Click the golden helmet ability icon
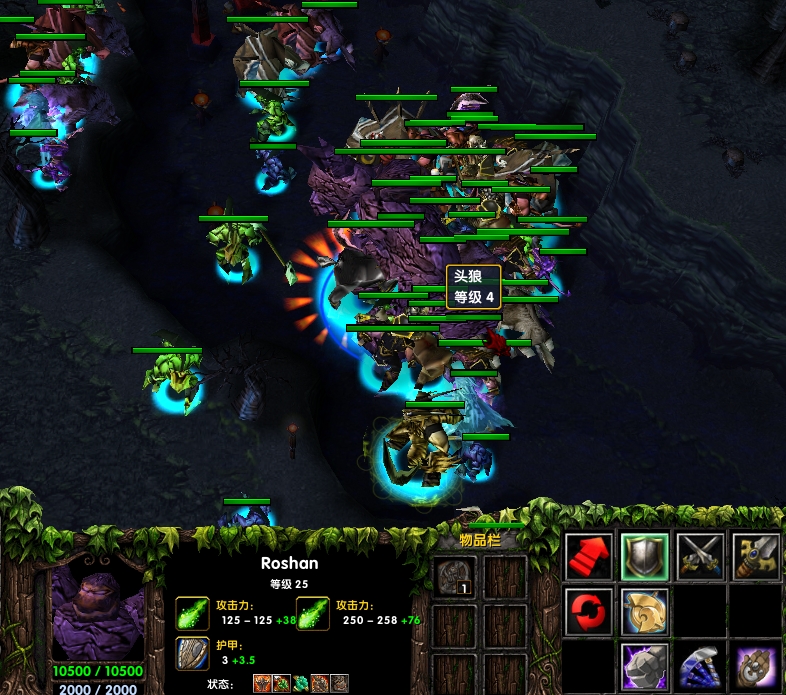786x695 pixels. pos(644,610)
